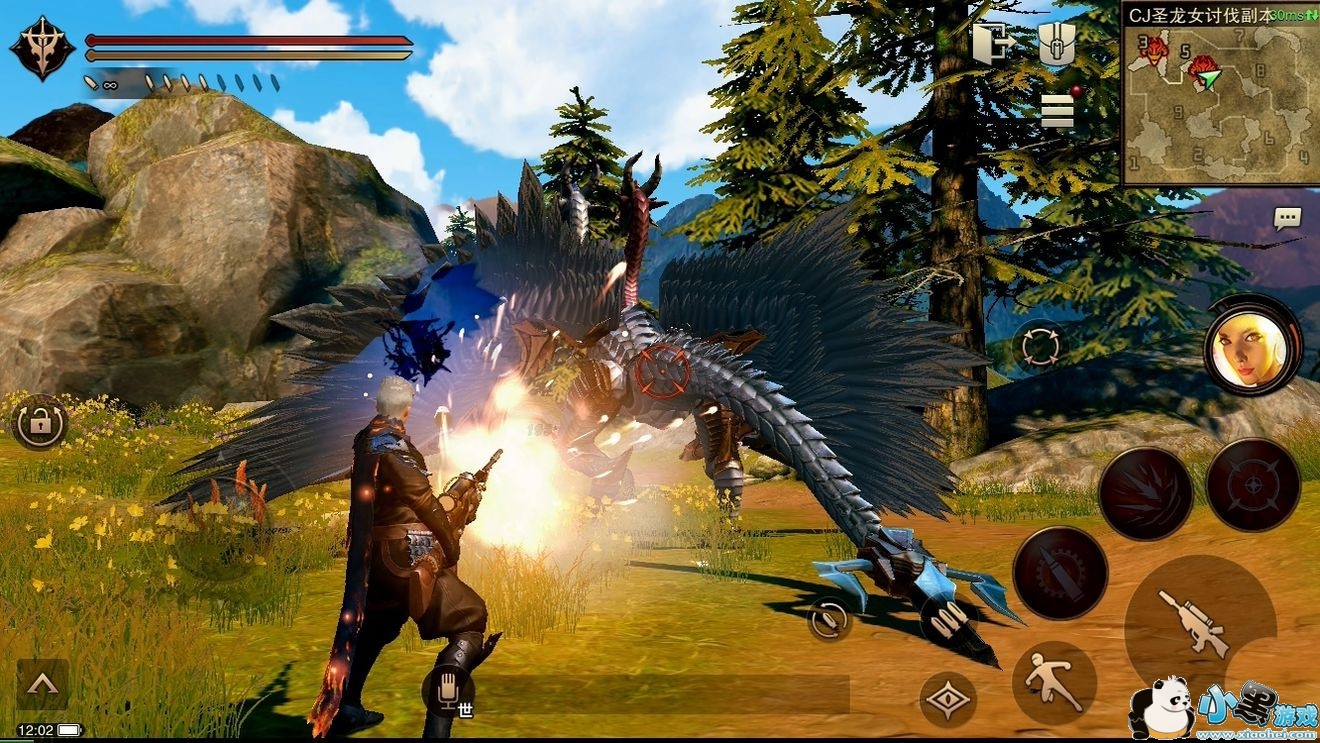
Task: Open the backpack inventory
Action: pyautogui.click(x=1055, y=44)
